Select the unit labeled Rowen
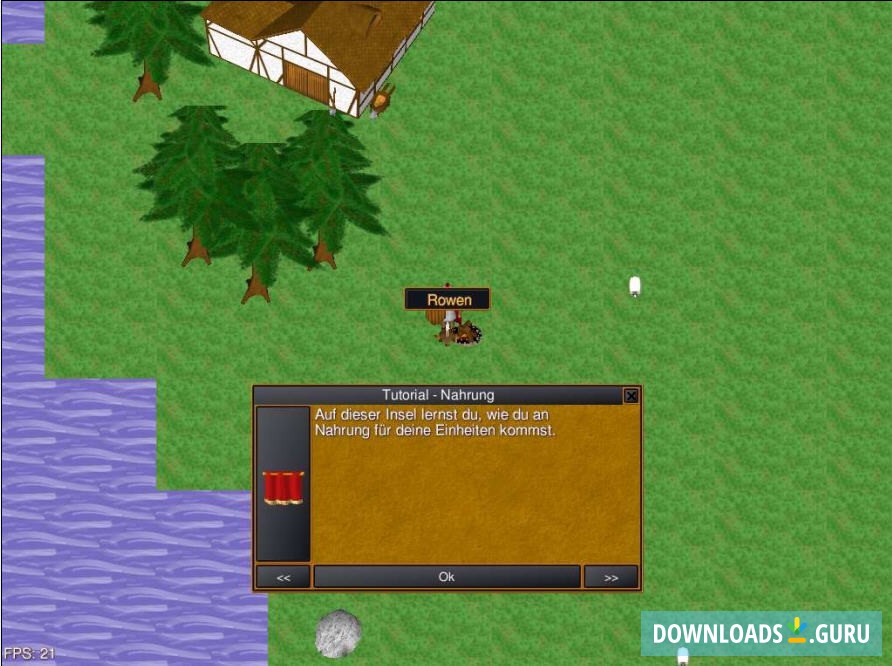Viewport: 892px width, 666px height. tap(450, 327)
